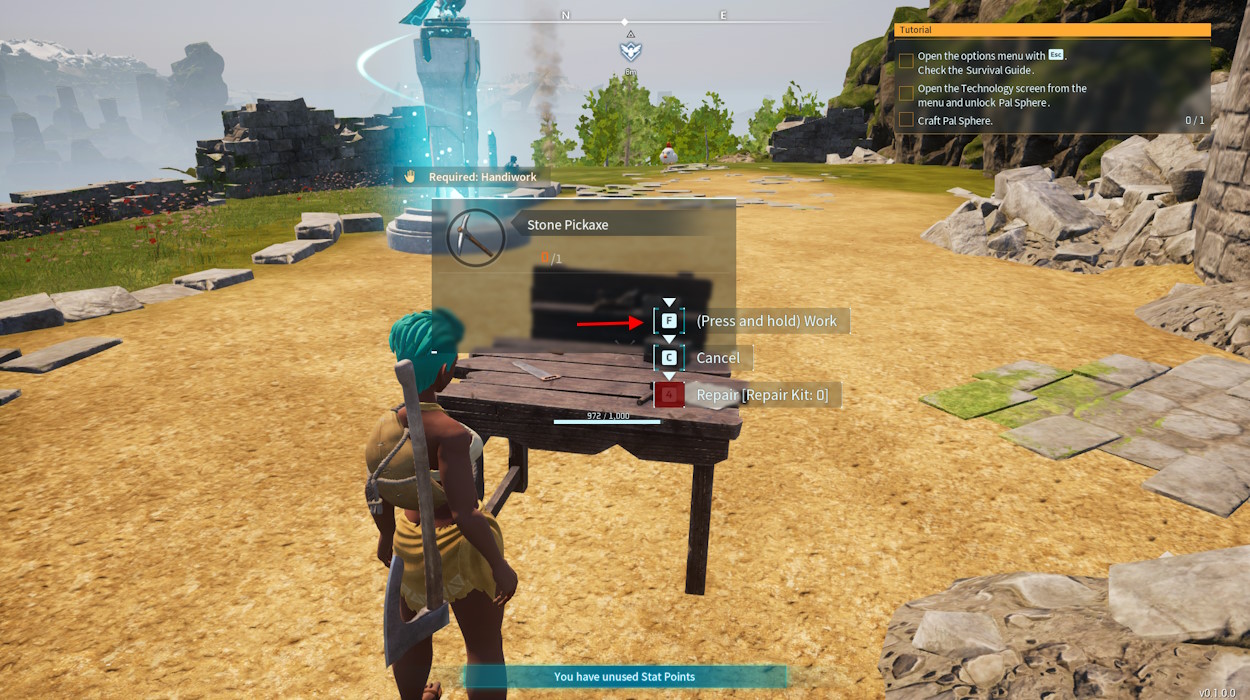Open the Tutorial tracker header
Screen dimensions: 1250x700
pos(1052,30)
